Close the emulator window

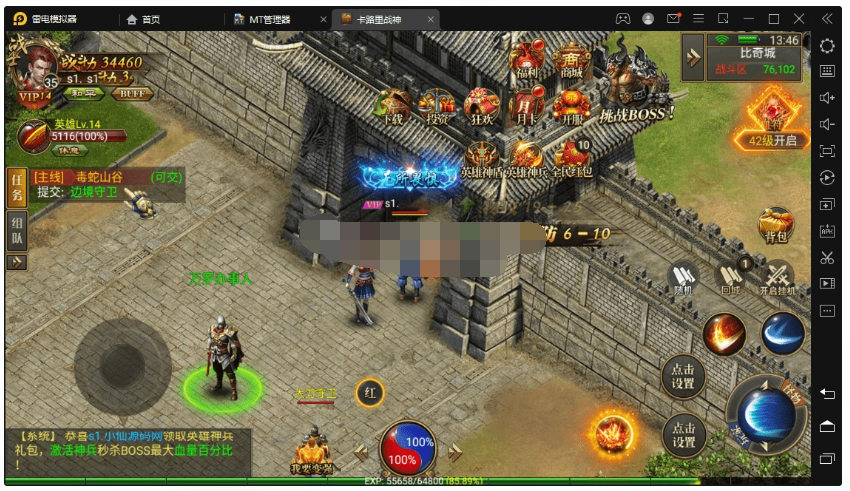(x=799, y=18)
